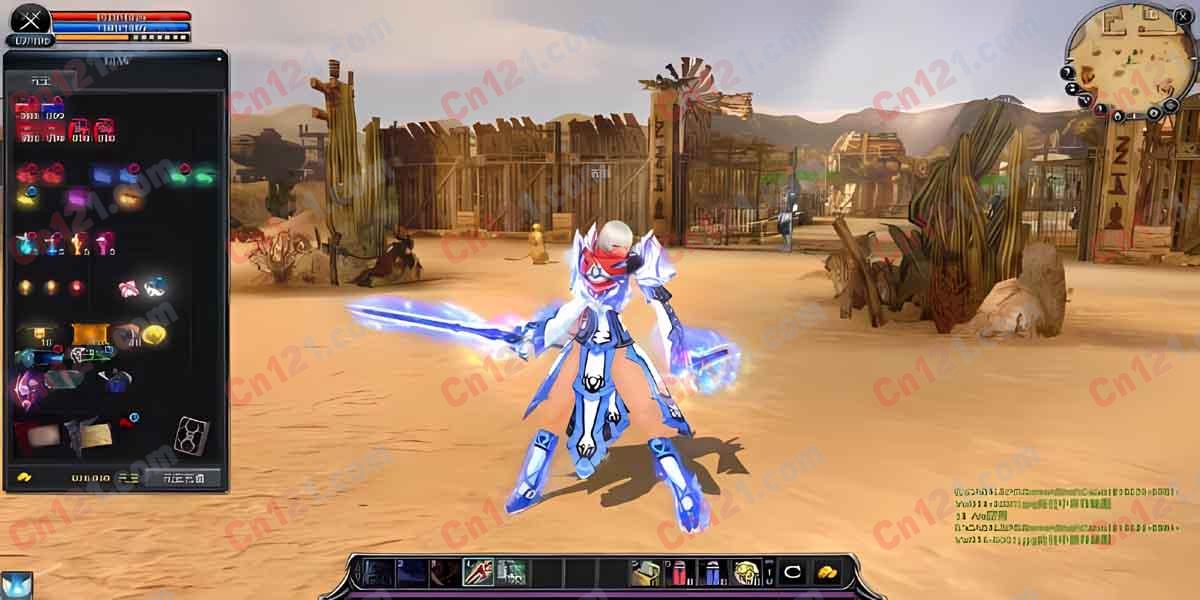Image resolution: width=1200 pixels, height=600 pixels.
Task: Pick the dark rune card in inventory
Action: (190, 436)
